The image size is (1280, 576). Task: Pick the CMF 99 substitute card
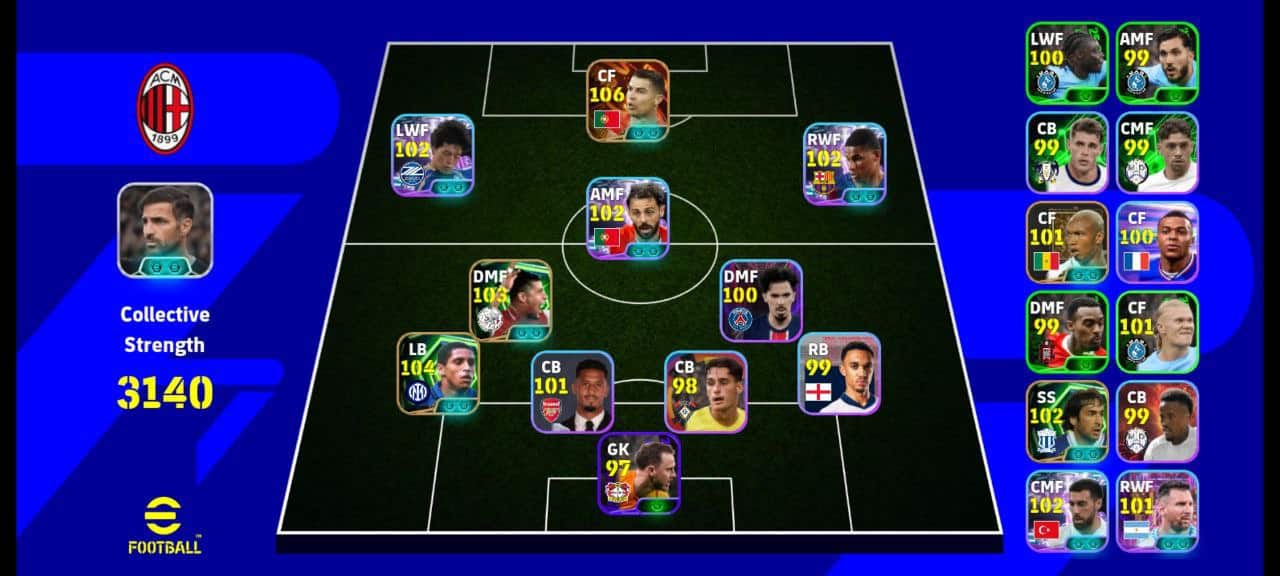click(1157, 152)
